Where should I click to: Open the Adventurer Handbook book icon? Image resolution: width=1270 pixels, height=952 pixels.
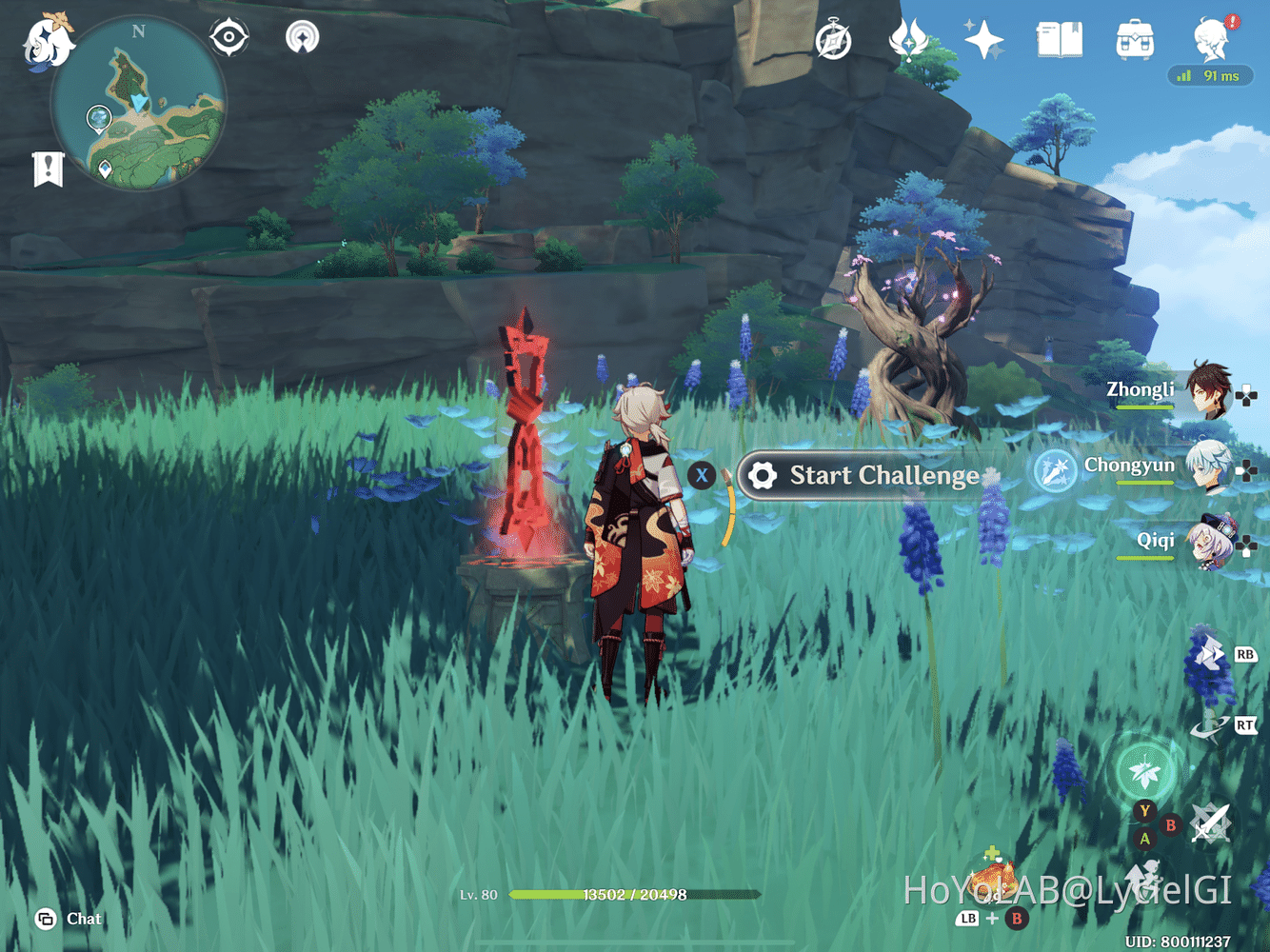point(1059,40)
